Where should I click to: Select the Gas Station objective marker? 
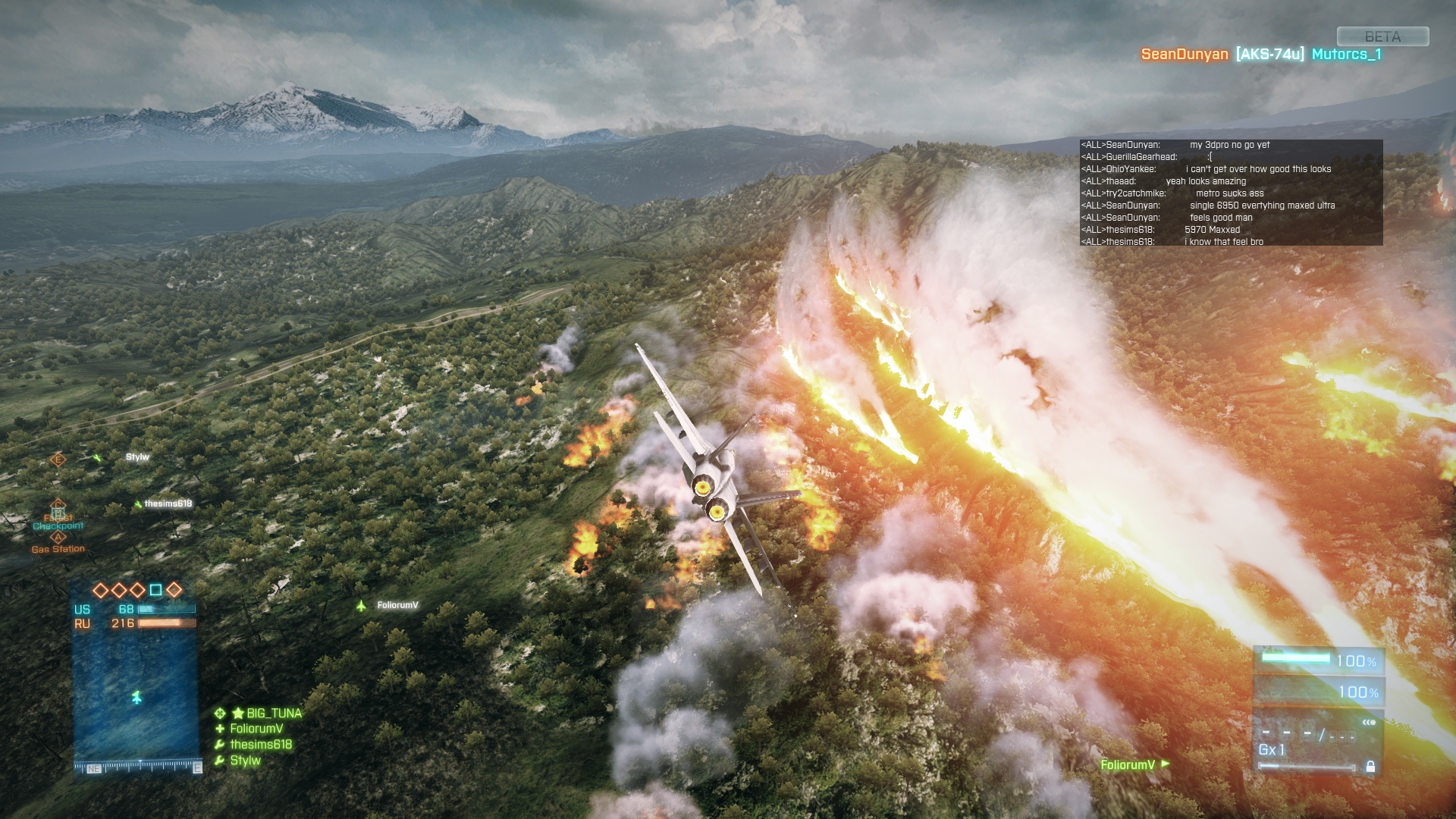tap(58, 538)
